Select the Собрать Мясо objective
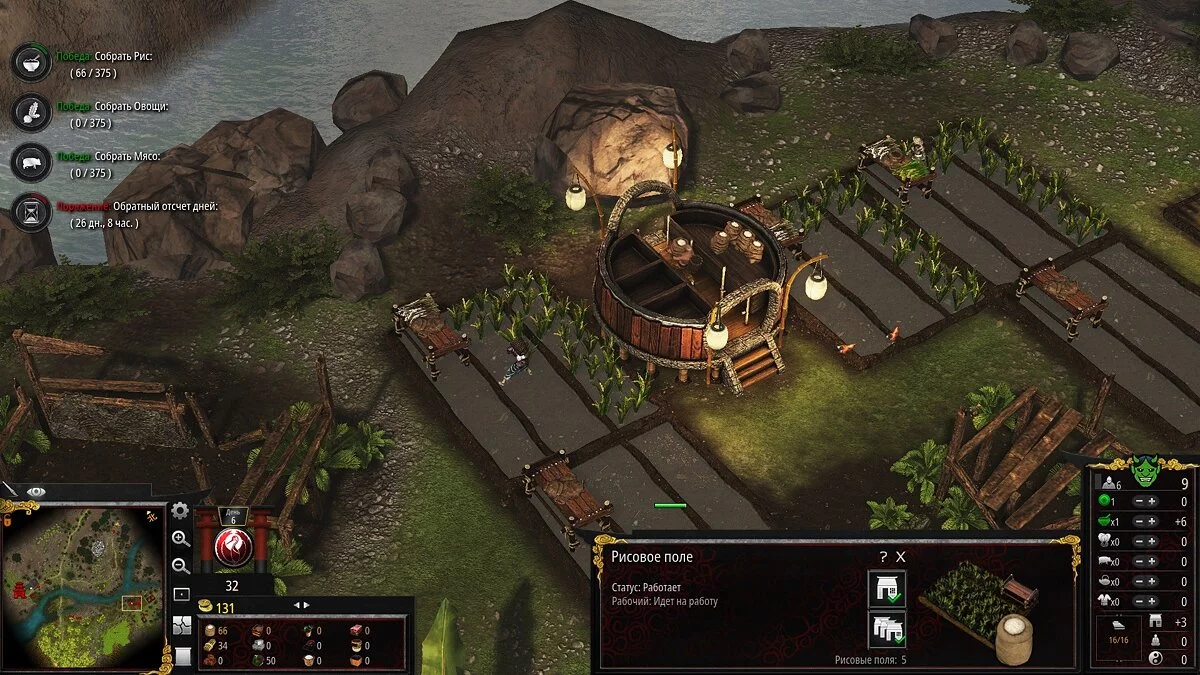 (x=29, y=162)
